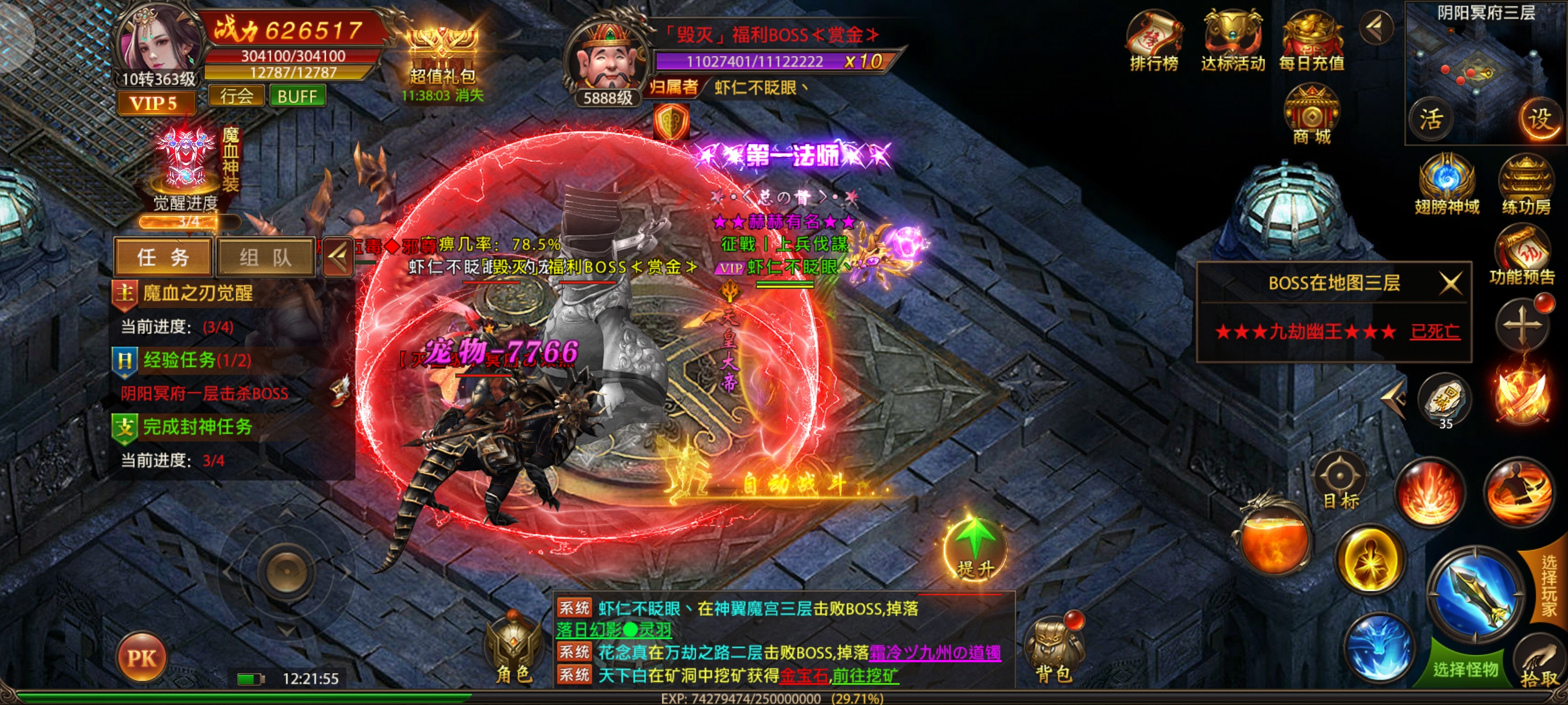Click the VIP 5 badge
The image size is (1568, 705).
155,103
